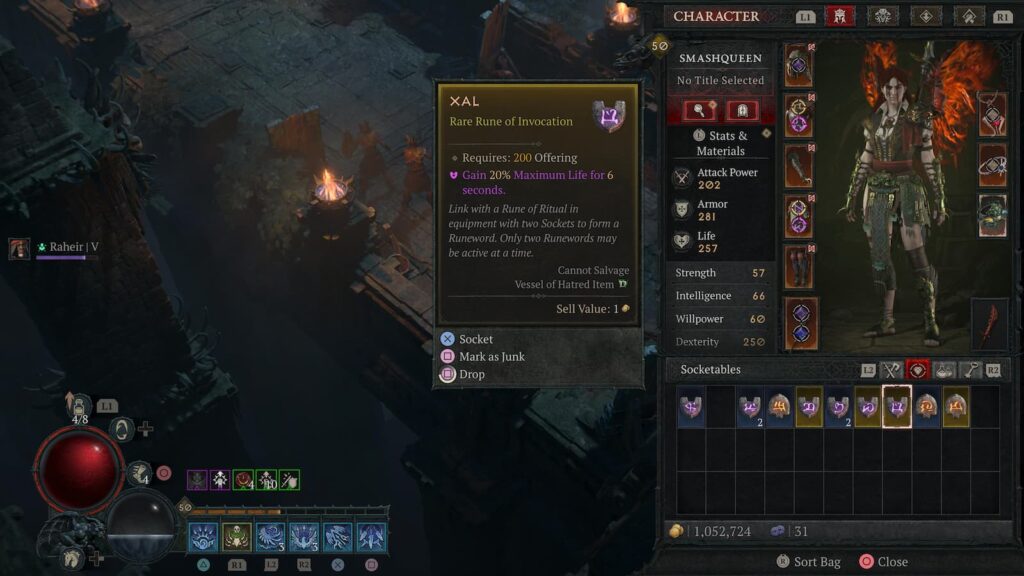Select the equipped helm slot
This screenshot has height=576, width=1024.
point(799,65)
